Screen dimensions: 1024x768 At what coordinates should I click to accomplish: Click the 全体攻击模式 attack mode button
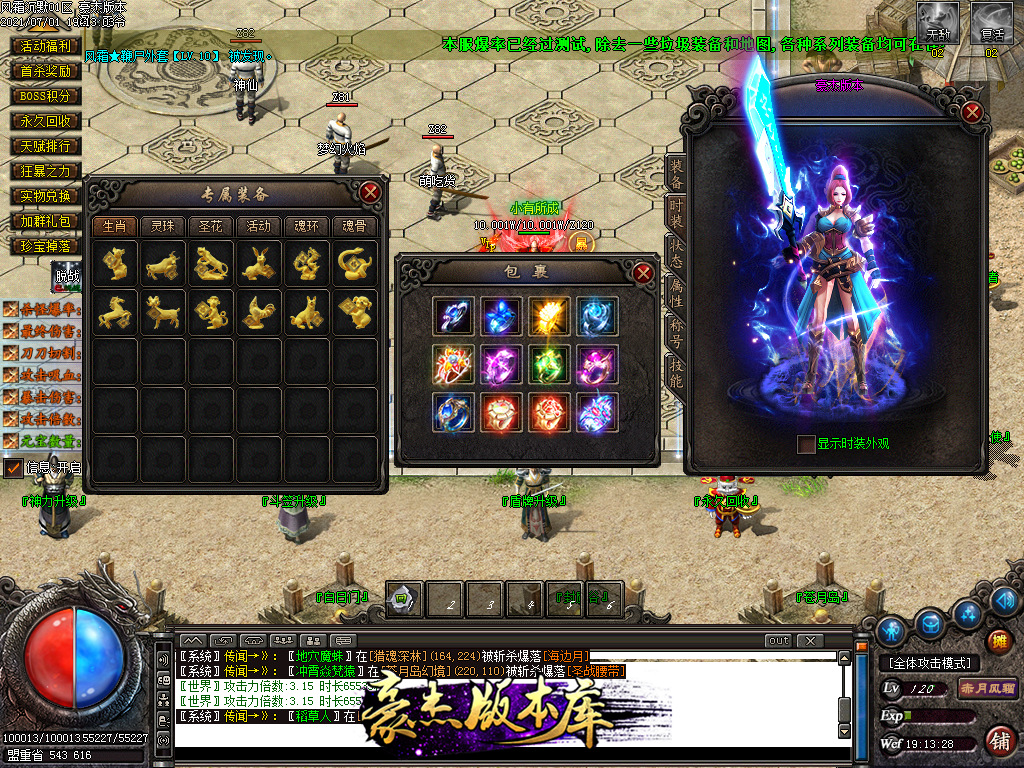click(930, 663)
